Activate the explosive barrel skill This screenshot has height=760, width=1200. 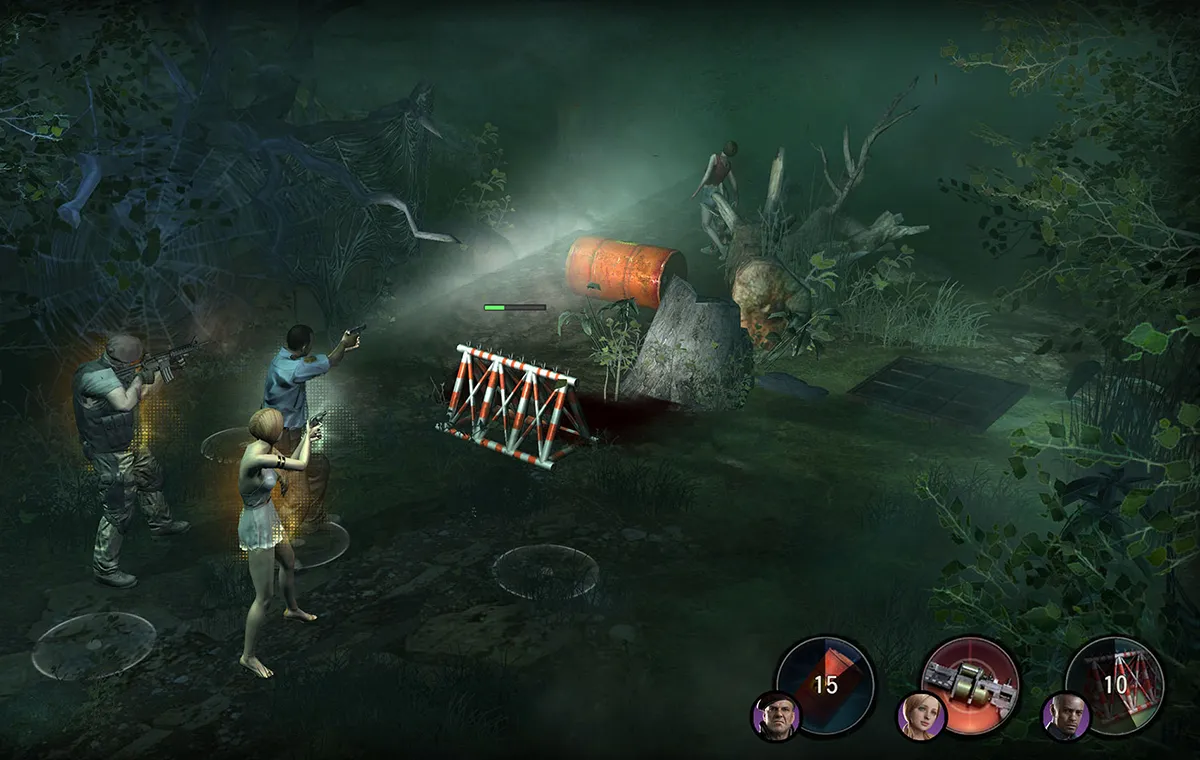pos(826,684)
